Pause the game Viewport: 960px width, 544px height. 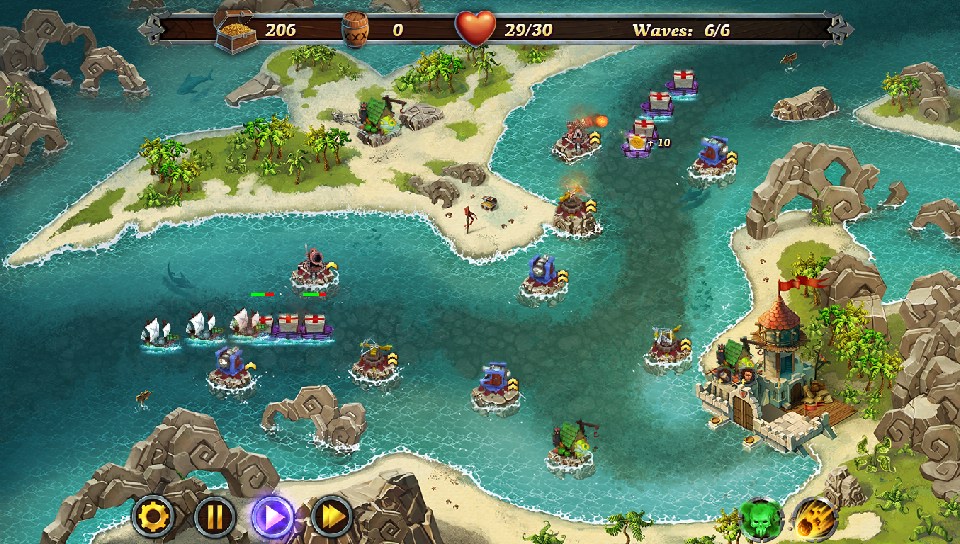[214, 517]
